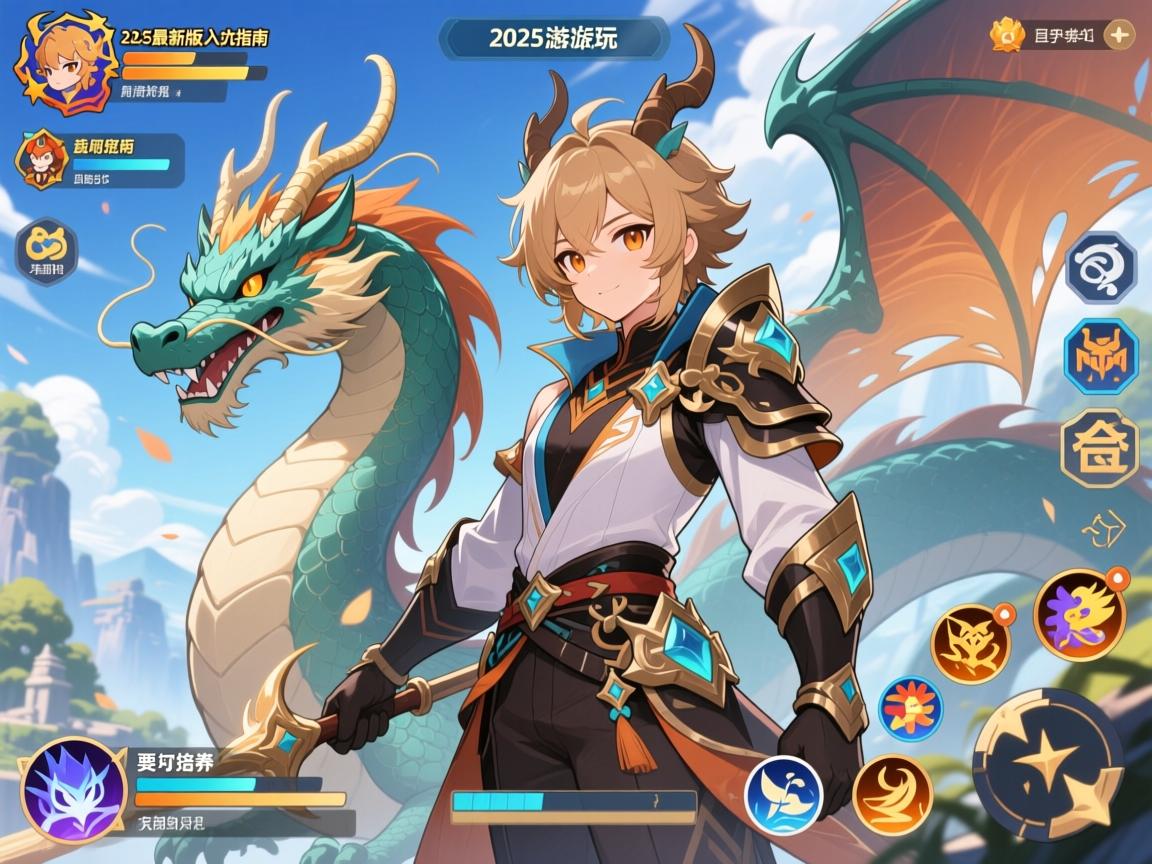The height and width of the screenshot is (864, 1152).
Task: Tap the gold crest currency icon
Action: [1007, 36]
